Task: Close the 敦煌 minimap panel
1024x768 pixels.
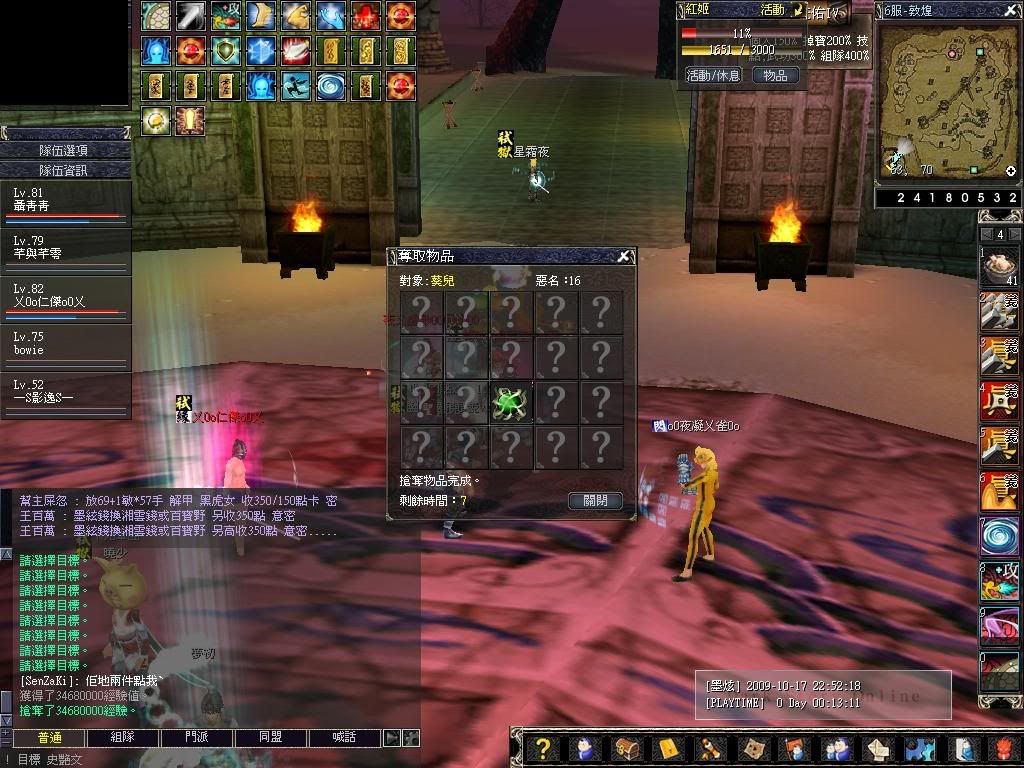Action: 1011,10
